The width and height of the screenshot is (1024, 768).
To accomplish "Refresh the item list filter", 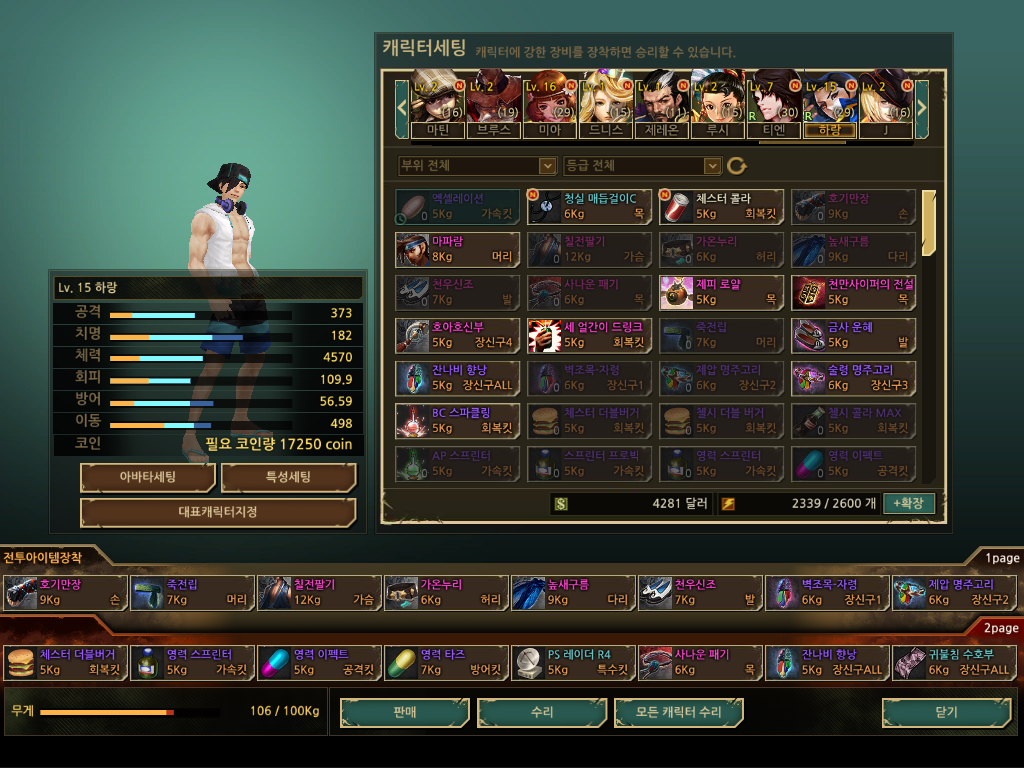I will [737, 166].
